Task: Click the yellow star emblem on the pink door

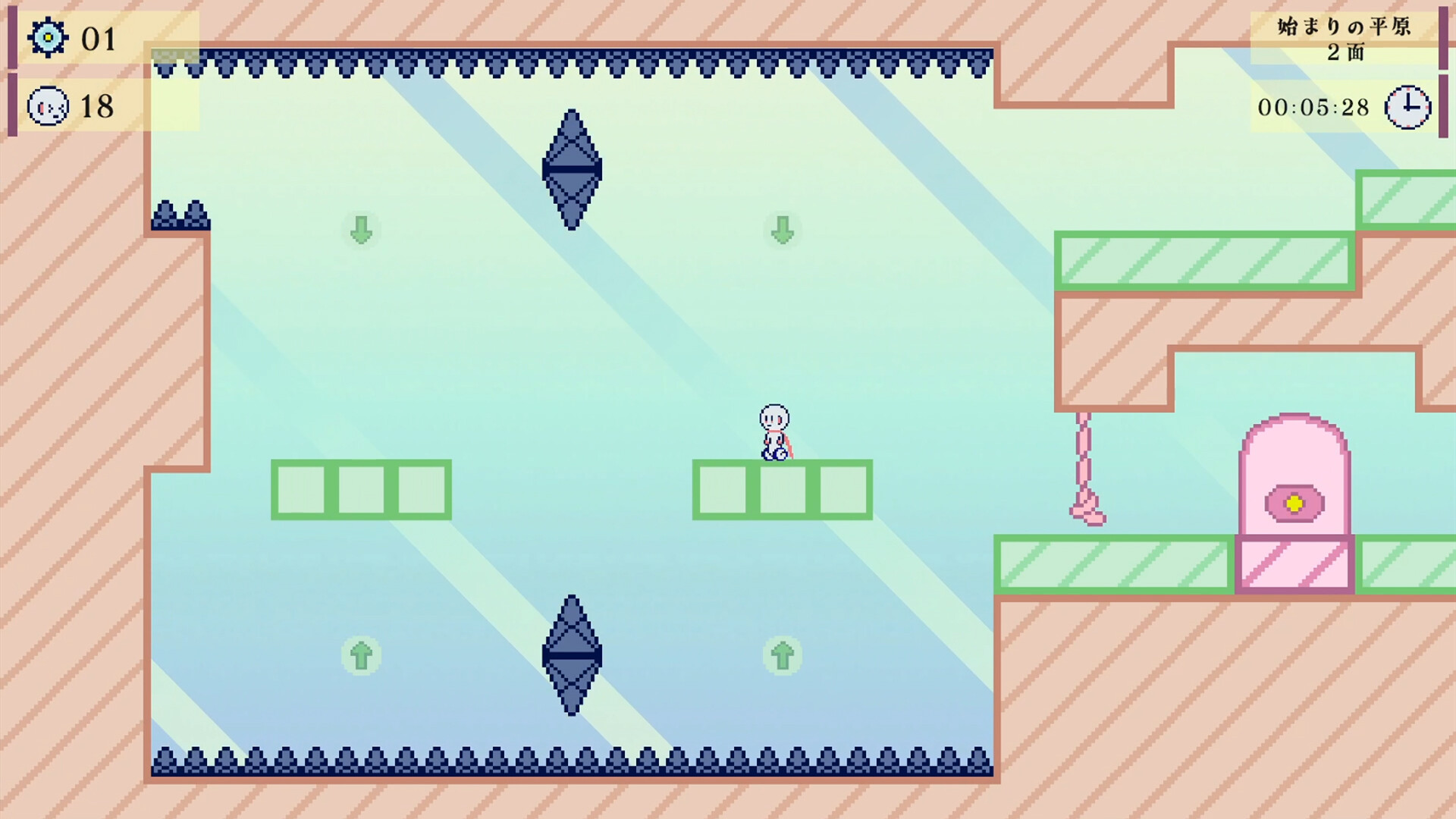Action: pyautogui.click(x=1295, y=502)
